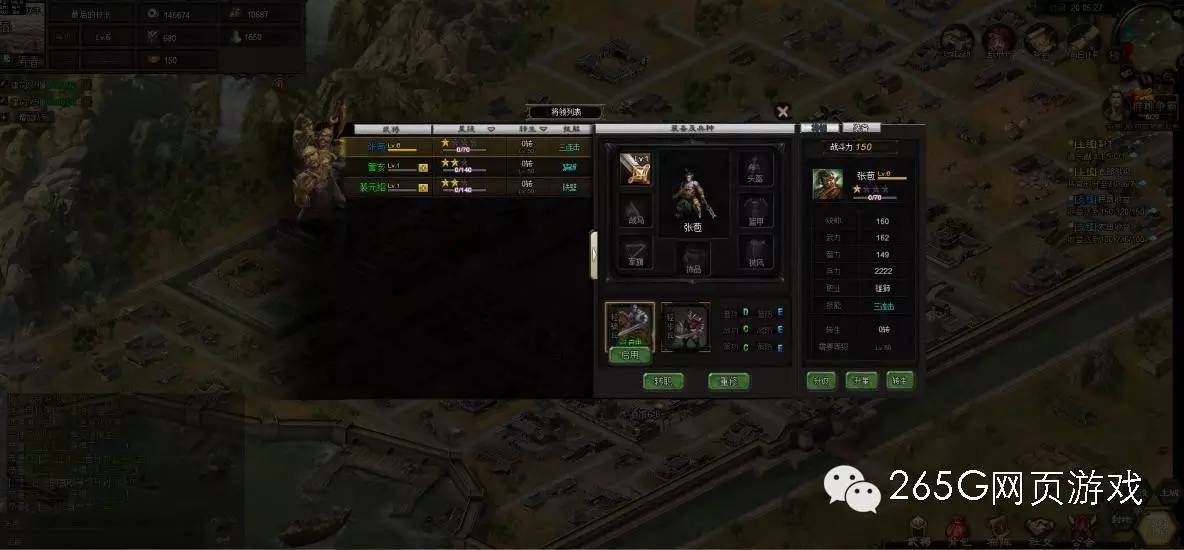Open the 战马 warhorse equipment slot
Screen dimensions: 1184x550
click(634, 214)
